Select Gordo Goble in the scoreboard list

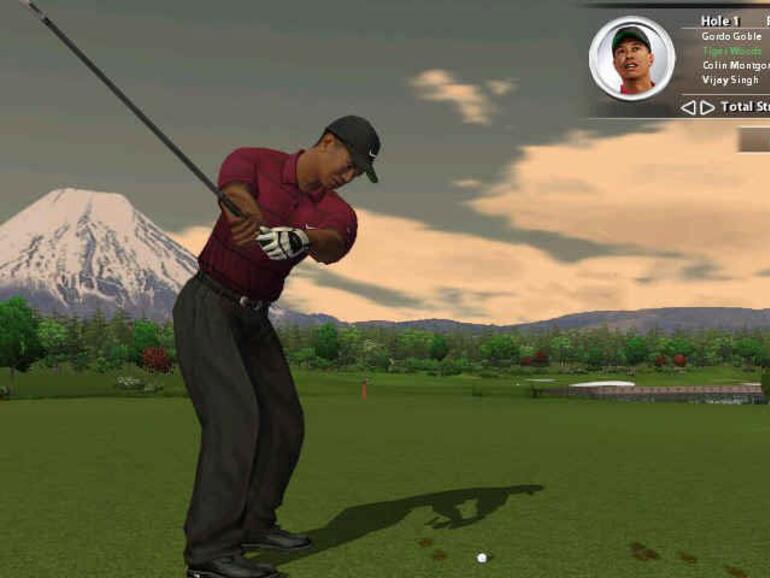(731, 37)
